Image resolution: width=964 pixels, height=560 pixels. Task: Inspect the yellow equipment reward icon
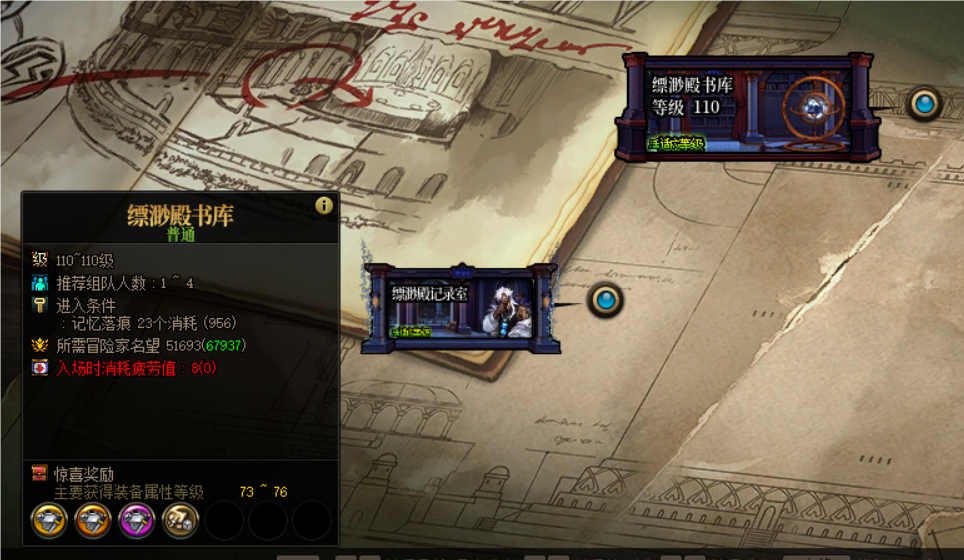point(49,520)
